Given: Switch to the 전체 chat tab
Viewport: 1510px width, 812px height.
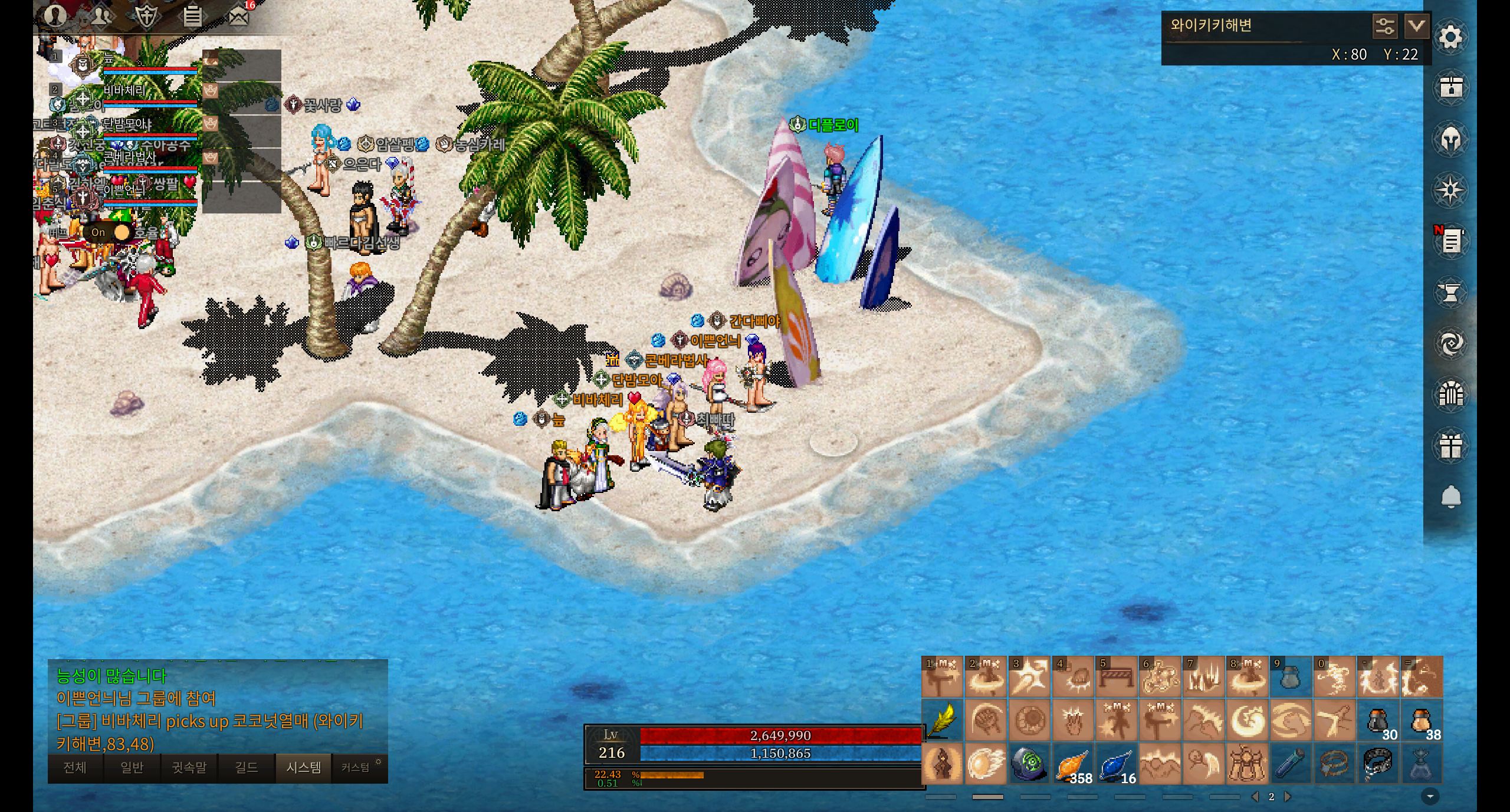Looking at the screenshot, I should (x=75, y=767).
